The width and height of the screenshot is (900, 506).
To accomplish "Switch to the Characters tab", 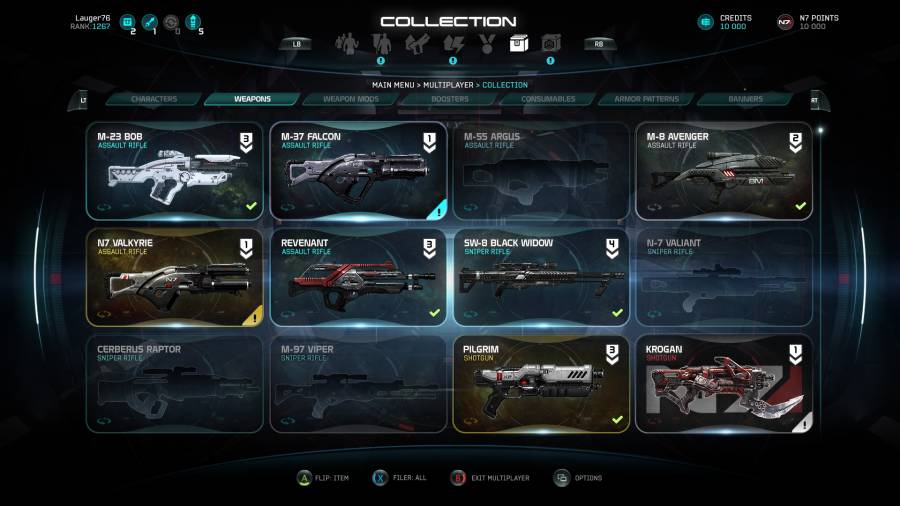I will tap(154, 99).
